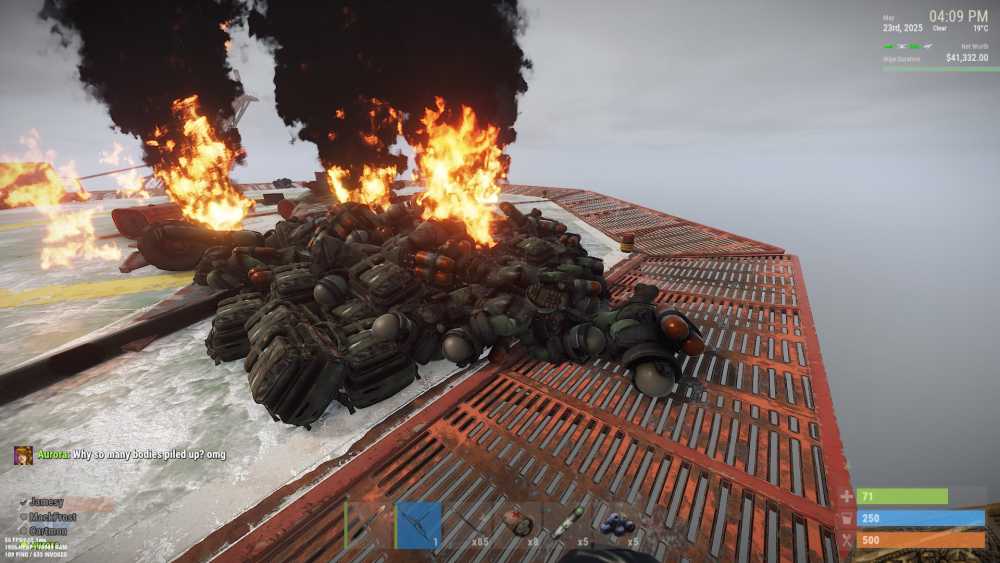This screenshot has height=563, width=1000.
Task: Select the bandage hotbar slot
Action: pyautogui.click(x=518, y=523)
